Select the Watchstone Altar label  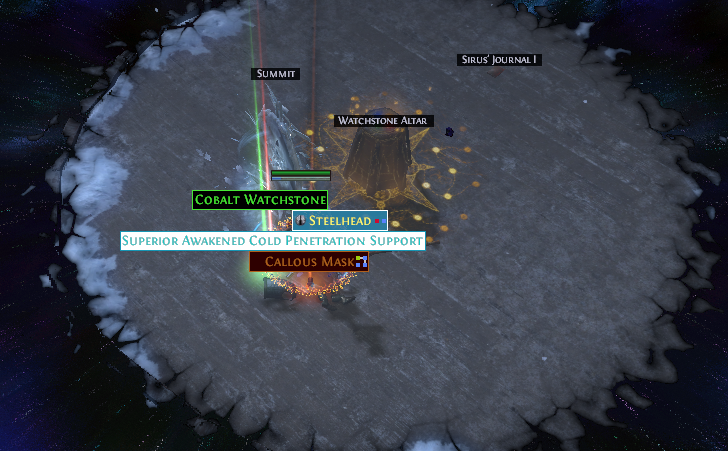point(383,121)
